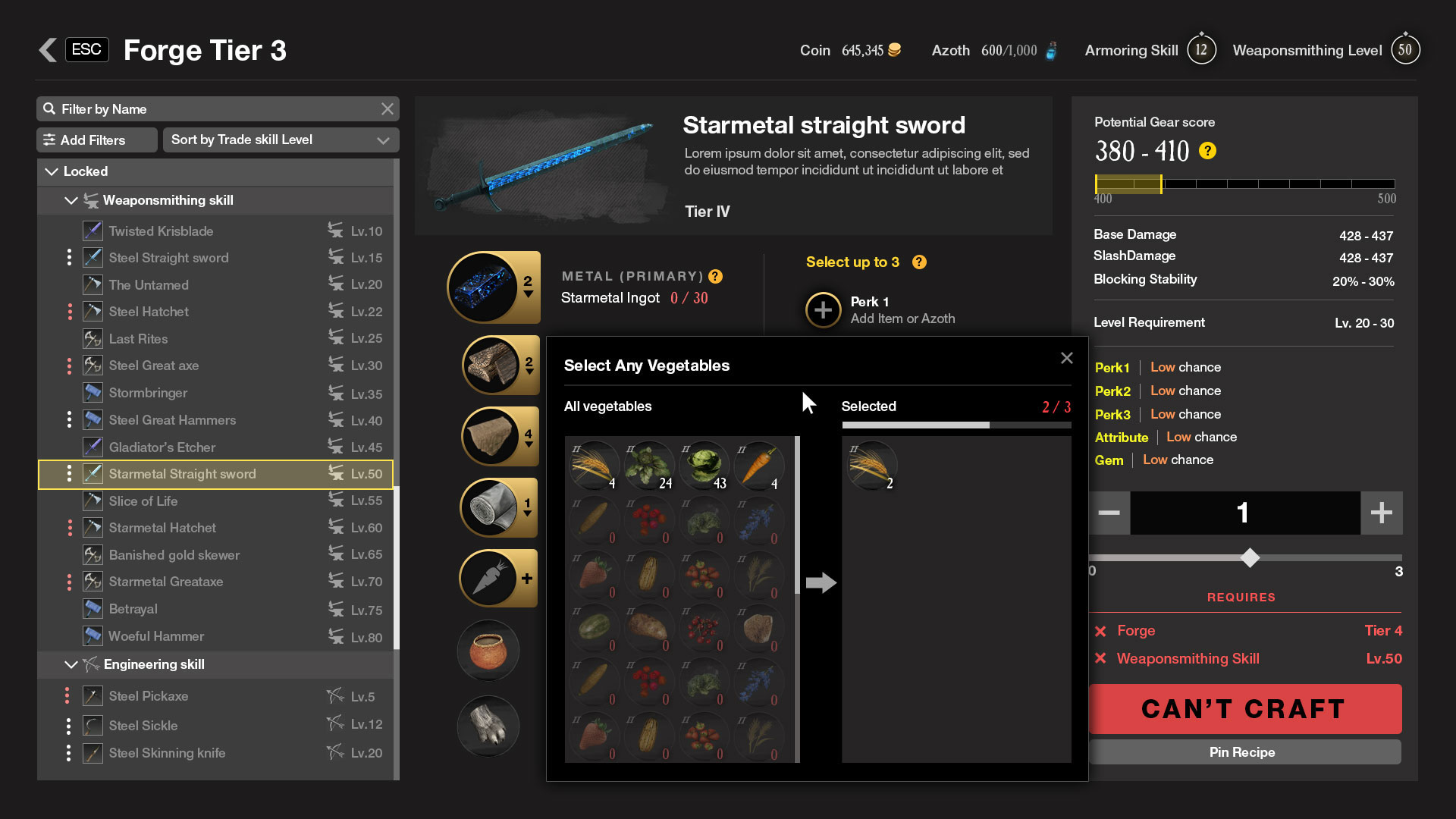Choose the cabbage stack of 43
1456x819 pixels.
pos(704,465)
